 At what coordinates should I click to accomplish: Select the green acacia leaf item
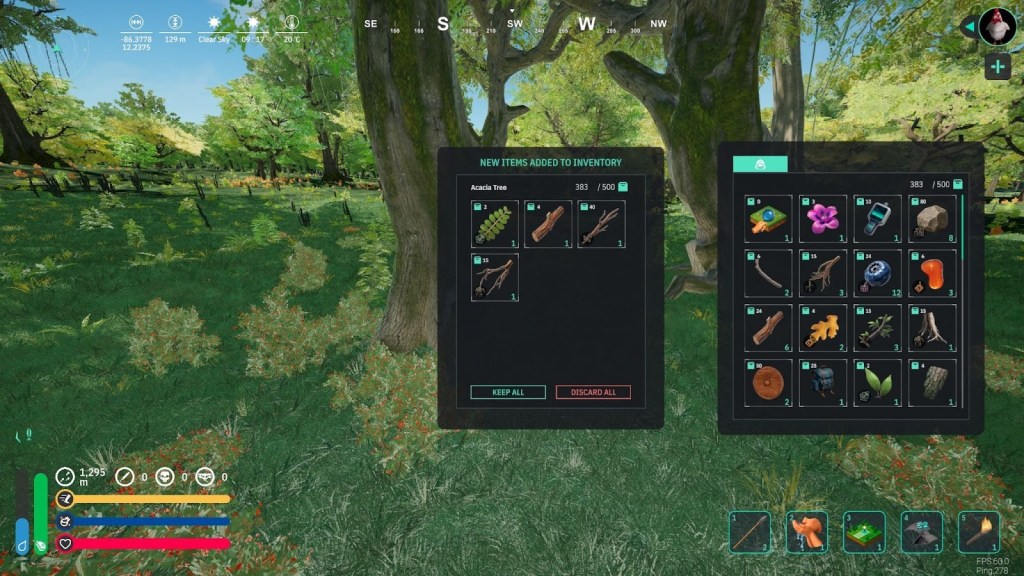tap(495, 224)
